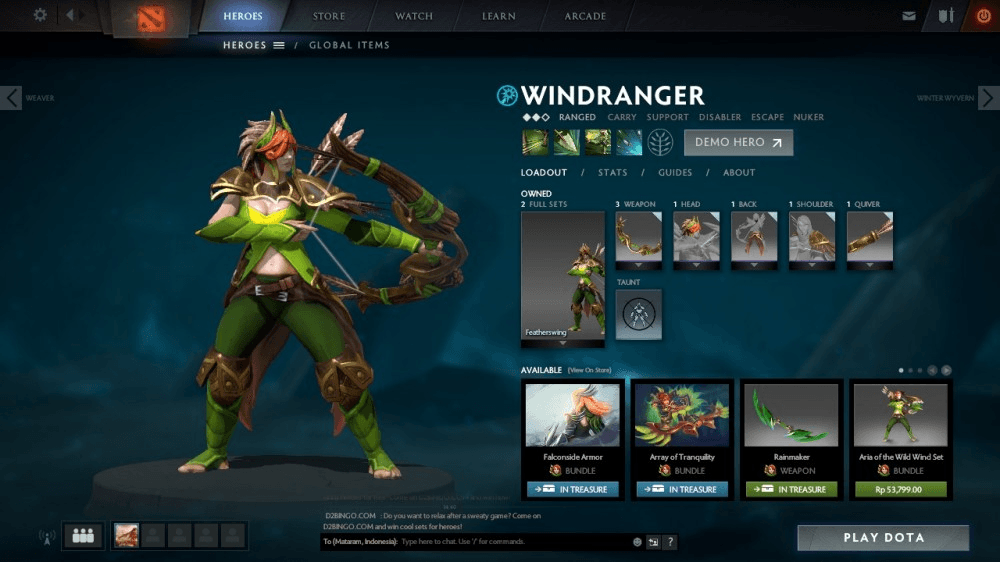Click Play Dota button
The width and height of the screenshot is (1000, 562).
coord(882,538)
